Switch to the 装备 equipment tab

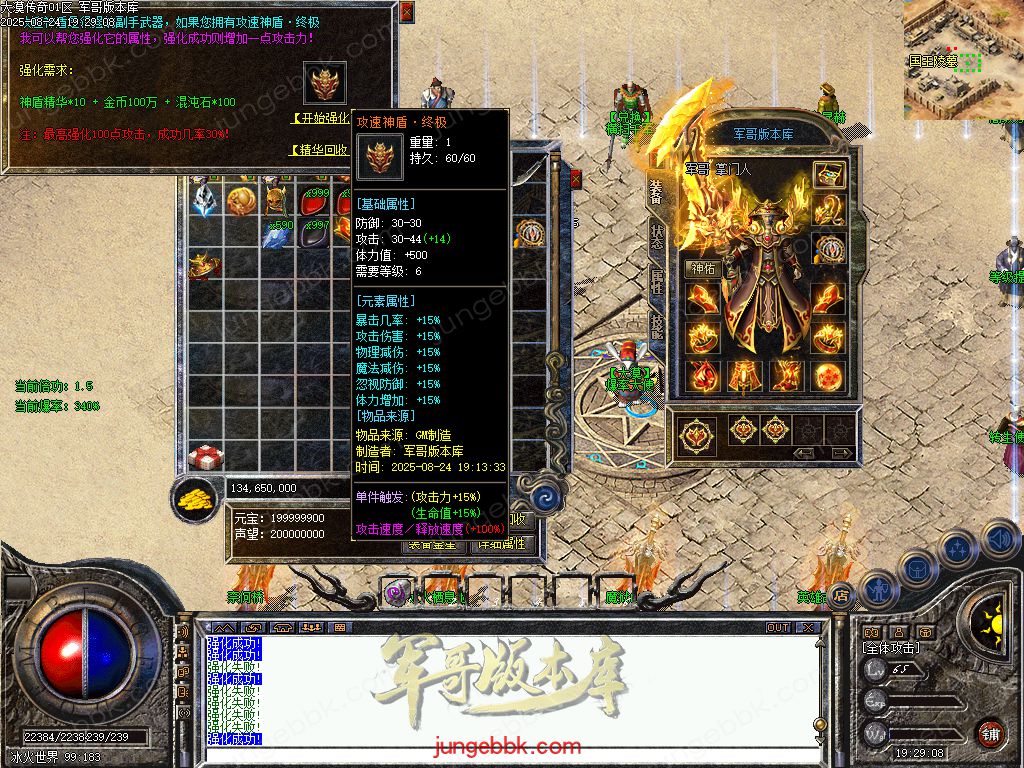click(x=656, y=191)
